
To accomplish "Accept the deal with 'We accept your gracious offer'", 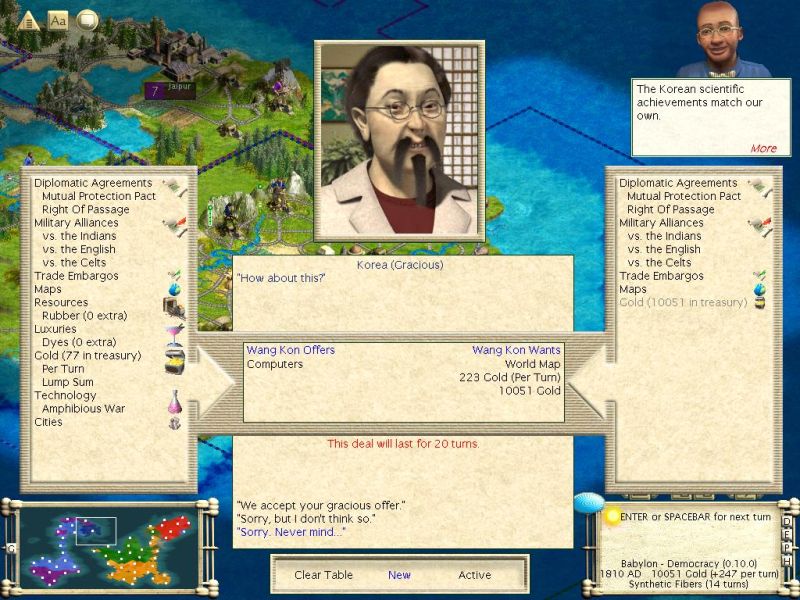I will tap(320, 505).
